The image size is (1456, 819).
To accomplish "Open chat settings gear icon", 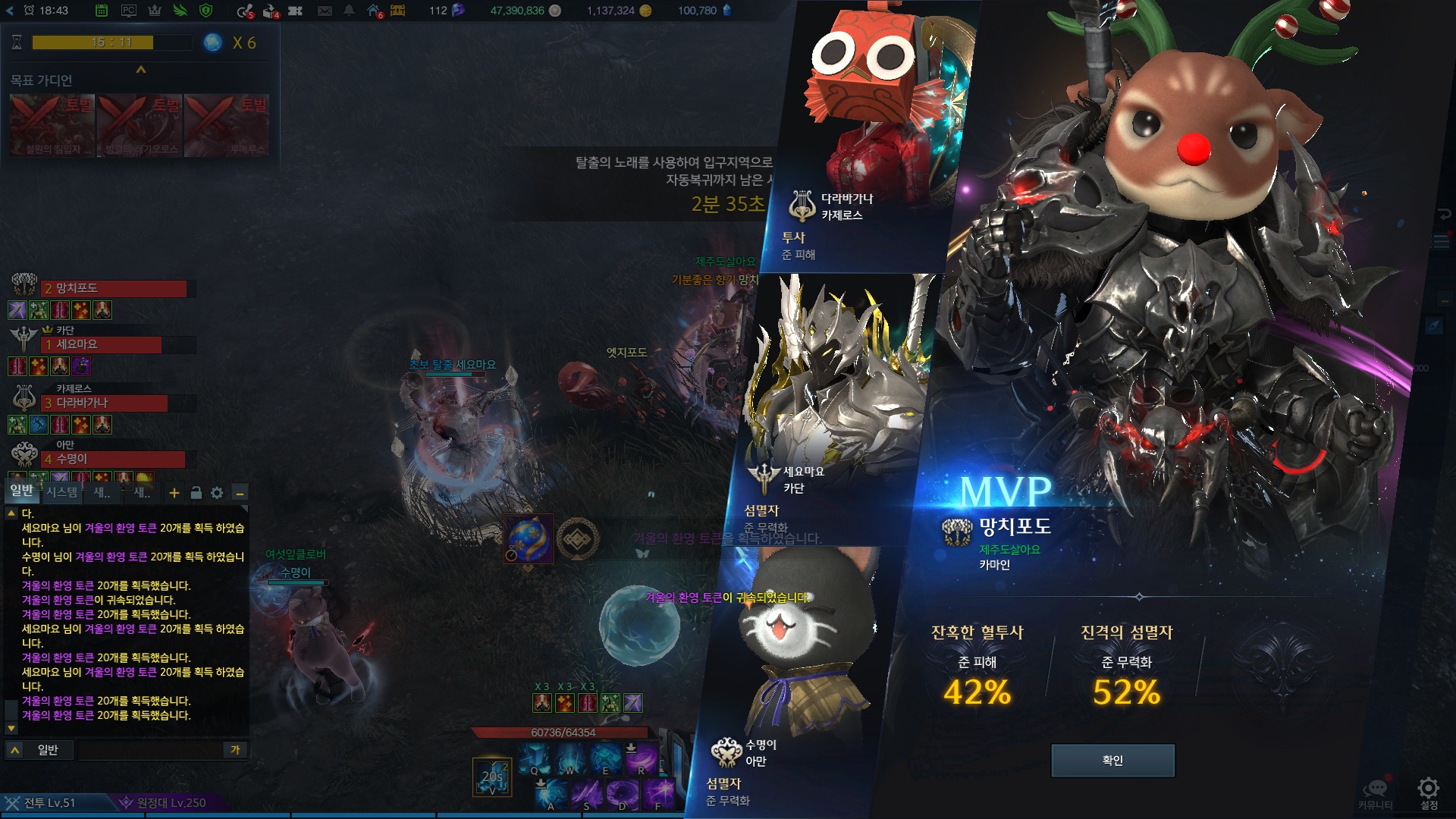I will pyautogui.click(x=217, y=493).
